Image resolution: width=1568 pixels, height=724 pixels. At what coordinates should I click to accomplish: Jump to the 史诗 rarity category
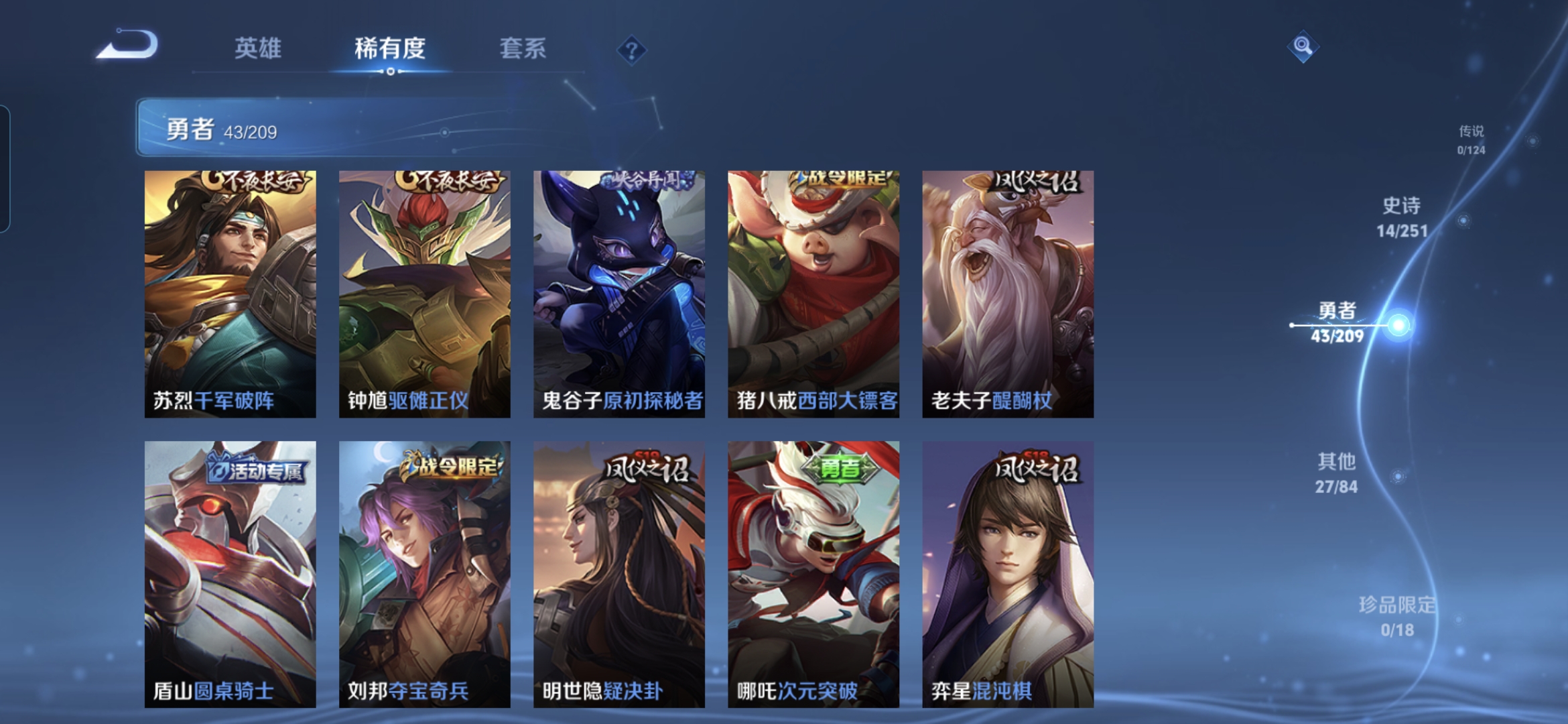coord(1402,217)
